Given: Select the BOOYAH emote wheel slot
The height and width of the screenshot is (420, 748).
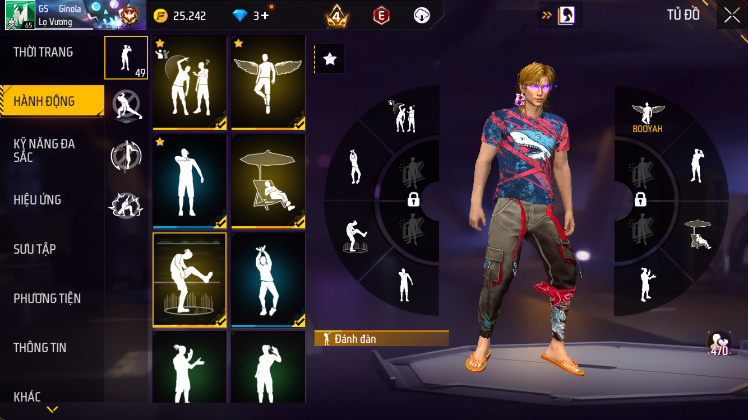Looking at the screenshot, I should (648, 117).
